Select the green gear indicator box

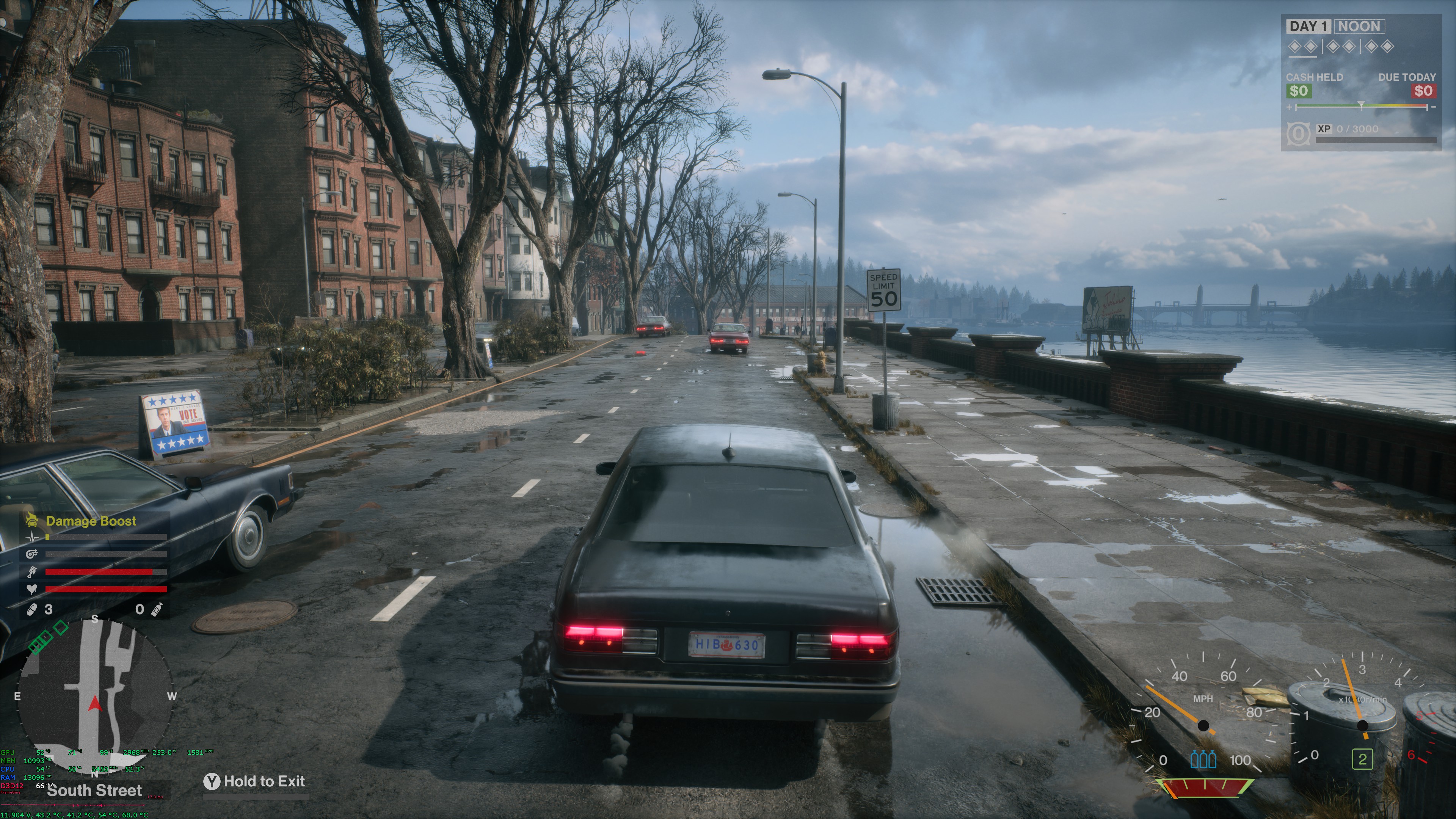click(1362, 759)
